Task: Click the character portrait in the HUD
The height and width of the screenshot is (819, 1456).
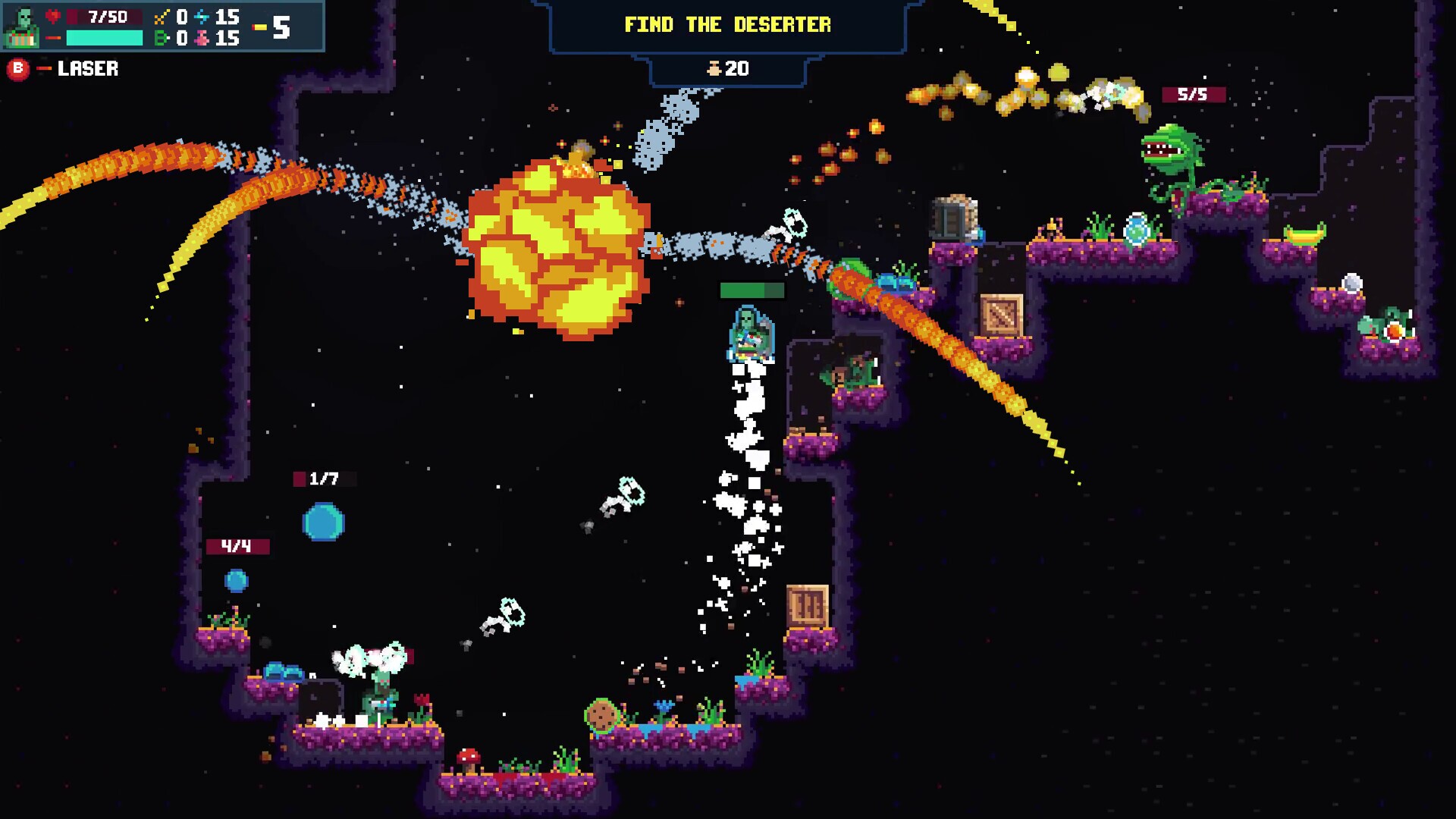Action: (23, 25)
